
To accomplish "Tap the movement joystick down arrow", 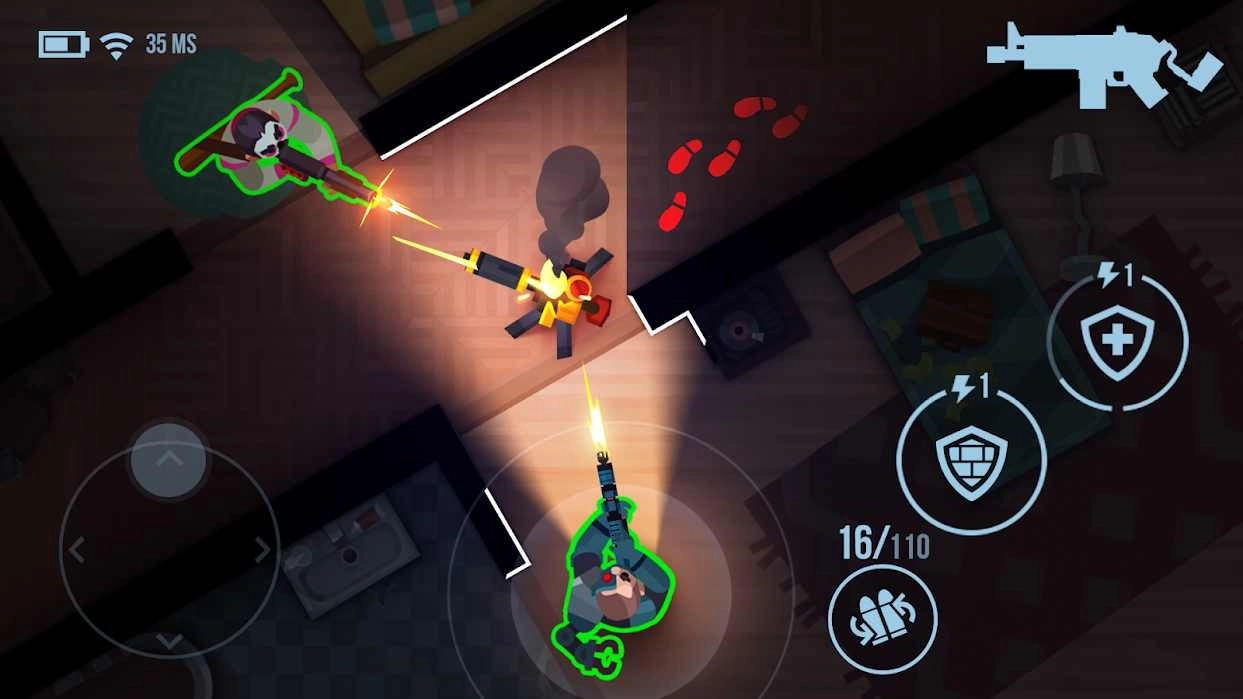I will click(169, 641).
